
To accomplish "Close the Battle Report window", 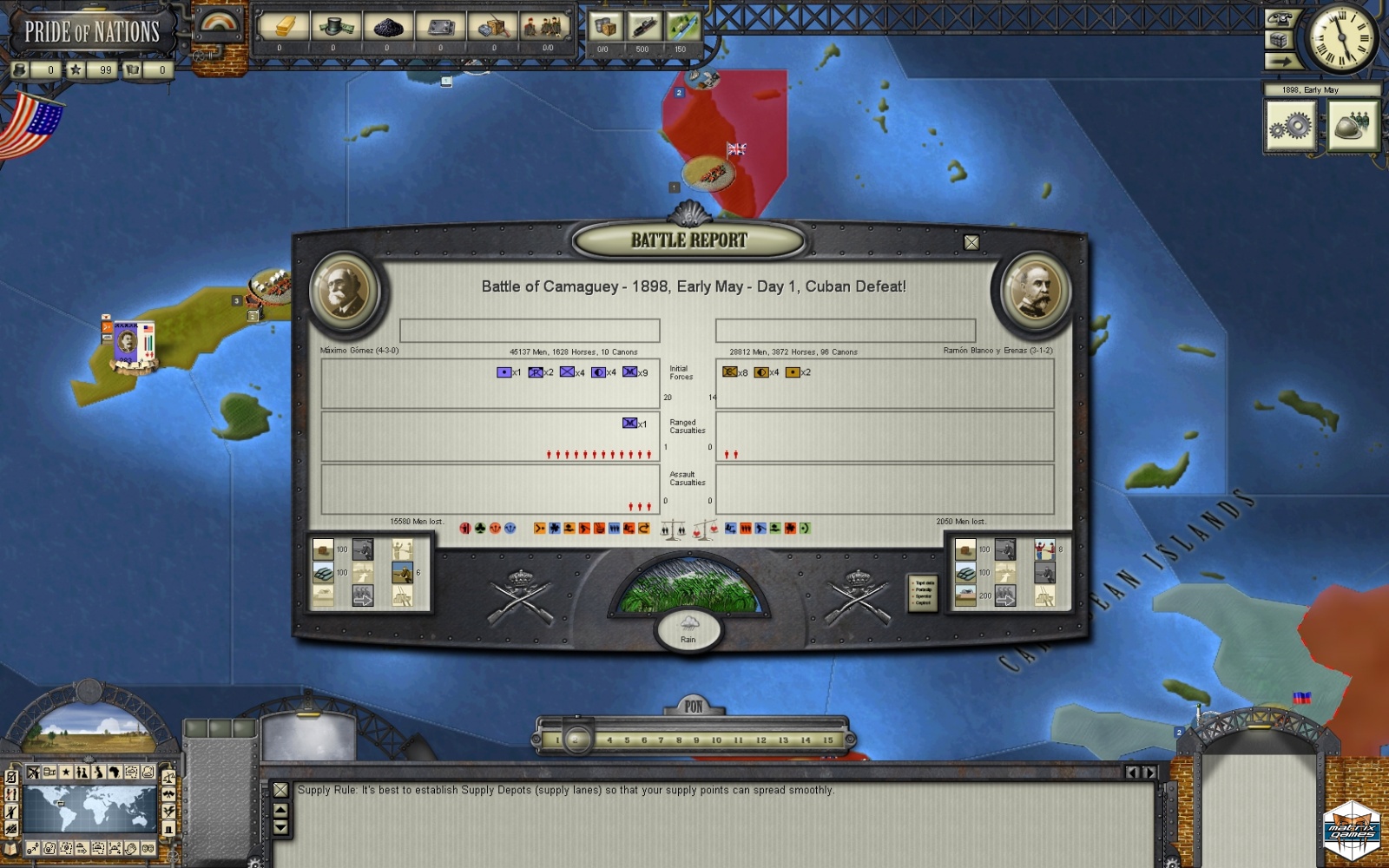I will click(971, 243).
